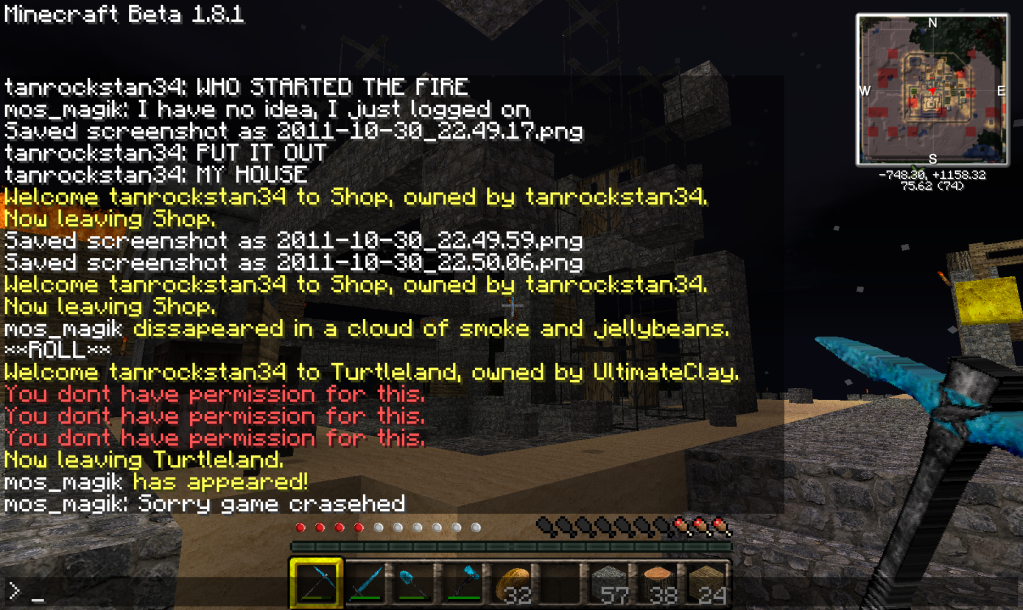The height and width of the screenshot is (610, 1023).
Task: Choose the diamond sword in the hotbar
Action: click(365, 582)
